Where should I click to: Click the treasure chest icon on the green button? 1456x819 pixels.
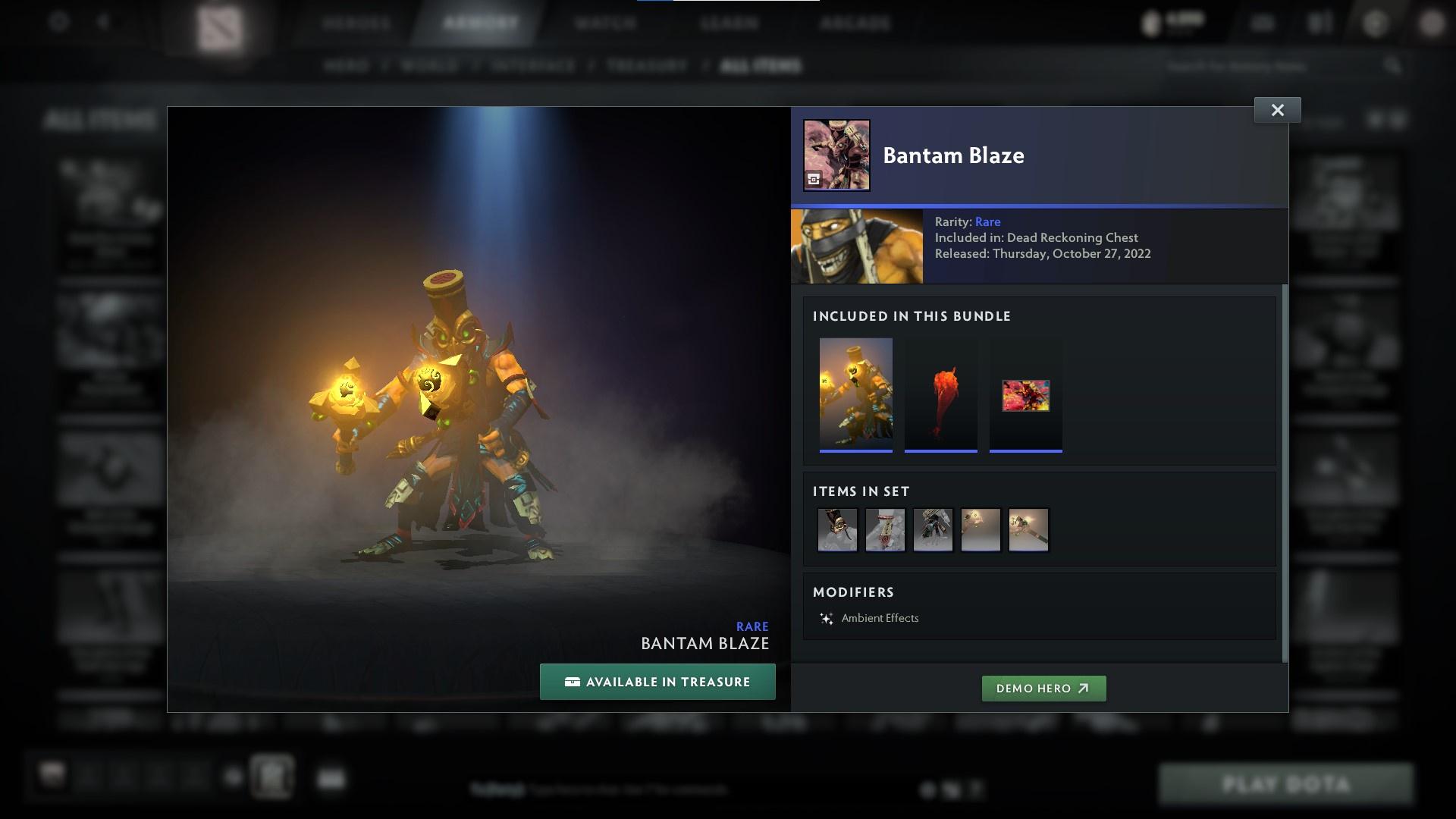pos(572,682)
